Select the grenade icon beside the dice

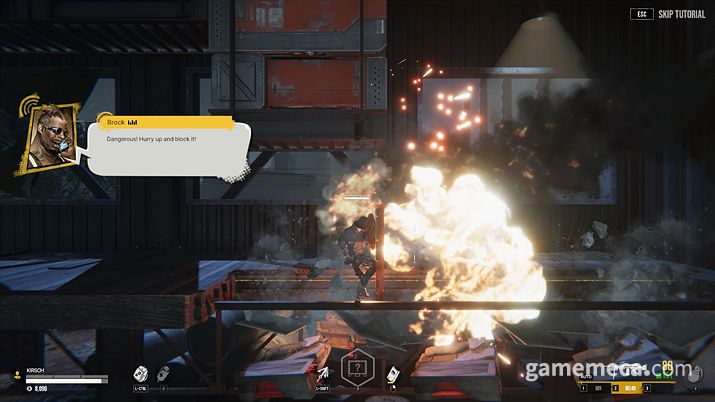(x=161, y=372)
